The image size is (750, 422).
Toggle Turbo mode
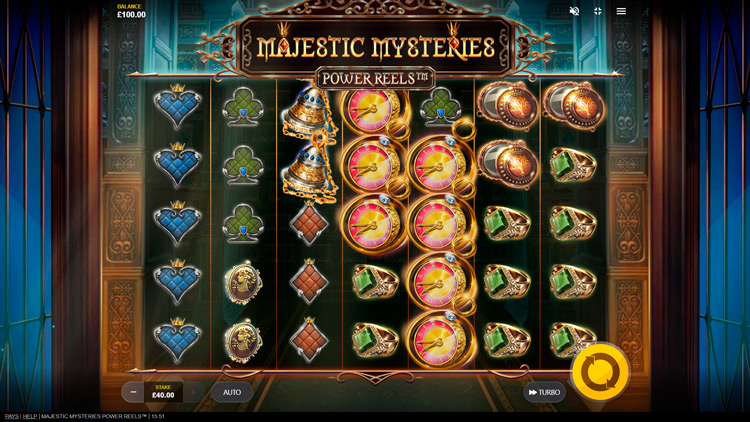[545, 392]
